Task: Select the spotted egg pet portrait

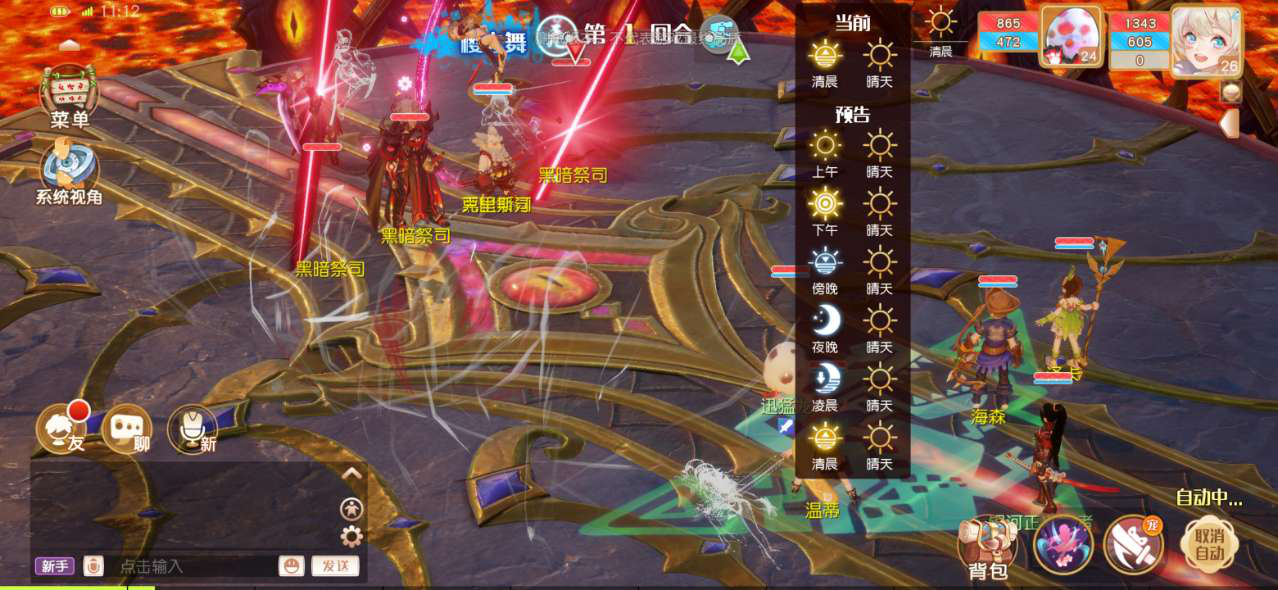Action: 1071,37
